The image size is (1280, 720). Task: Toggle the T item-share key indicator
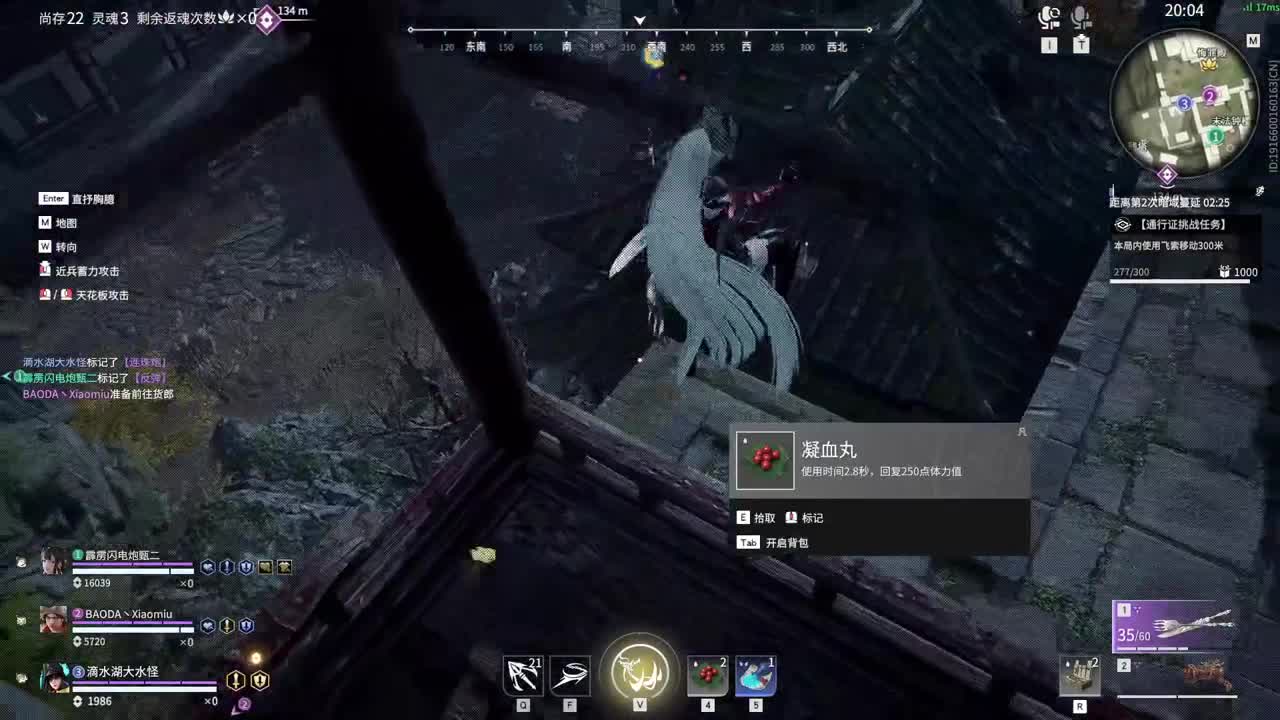coord(1084,44)
